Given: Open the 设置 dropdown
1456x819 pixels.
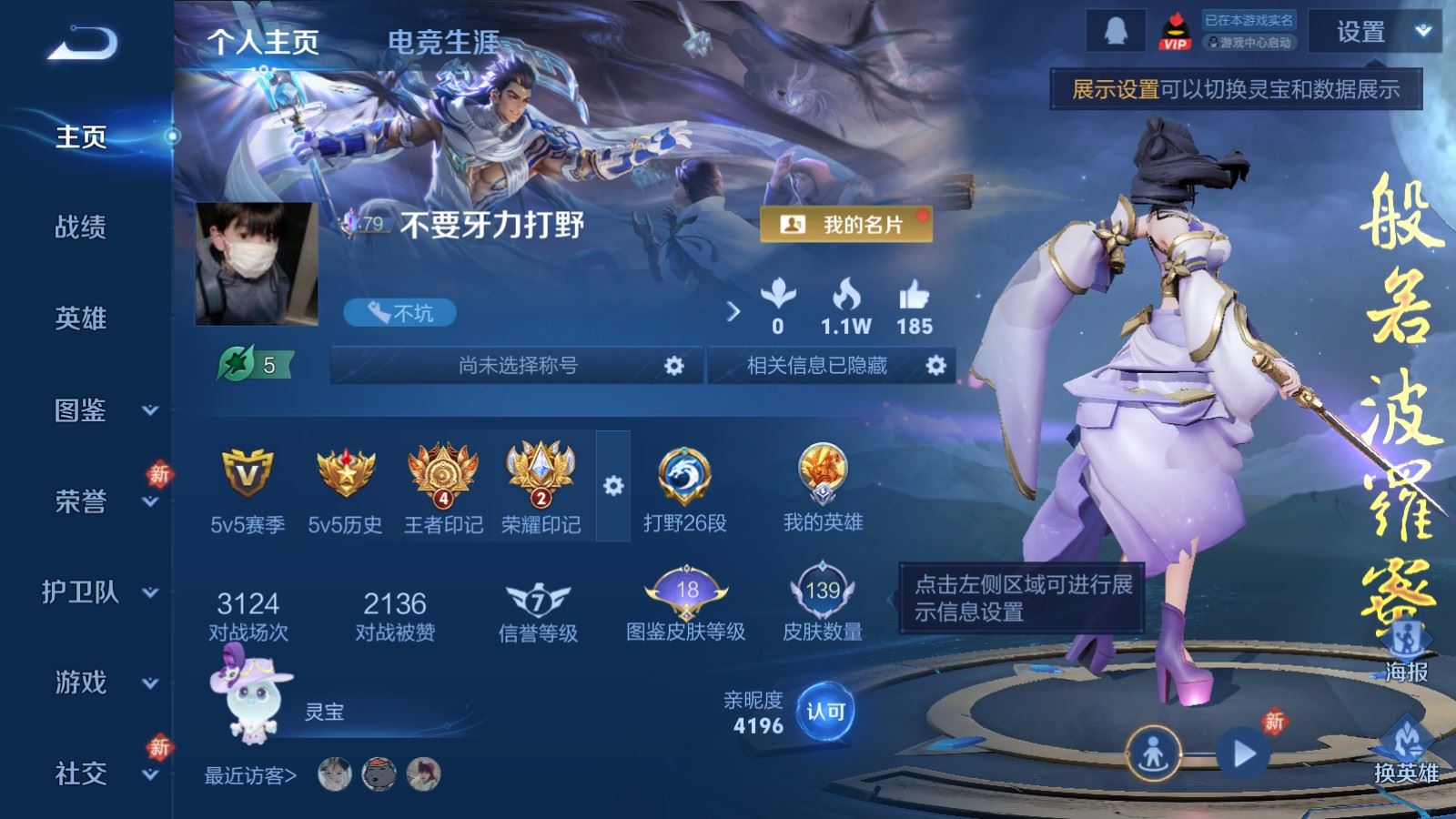Looking at the screenshot, I should (x=1376, y=33).
